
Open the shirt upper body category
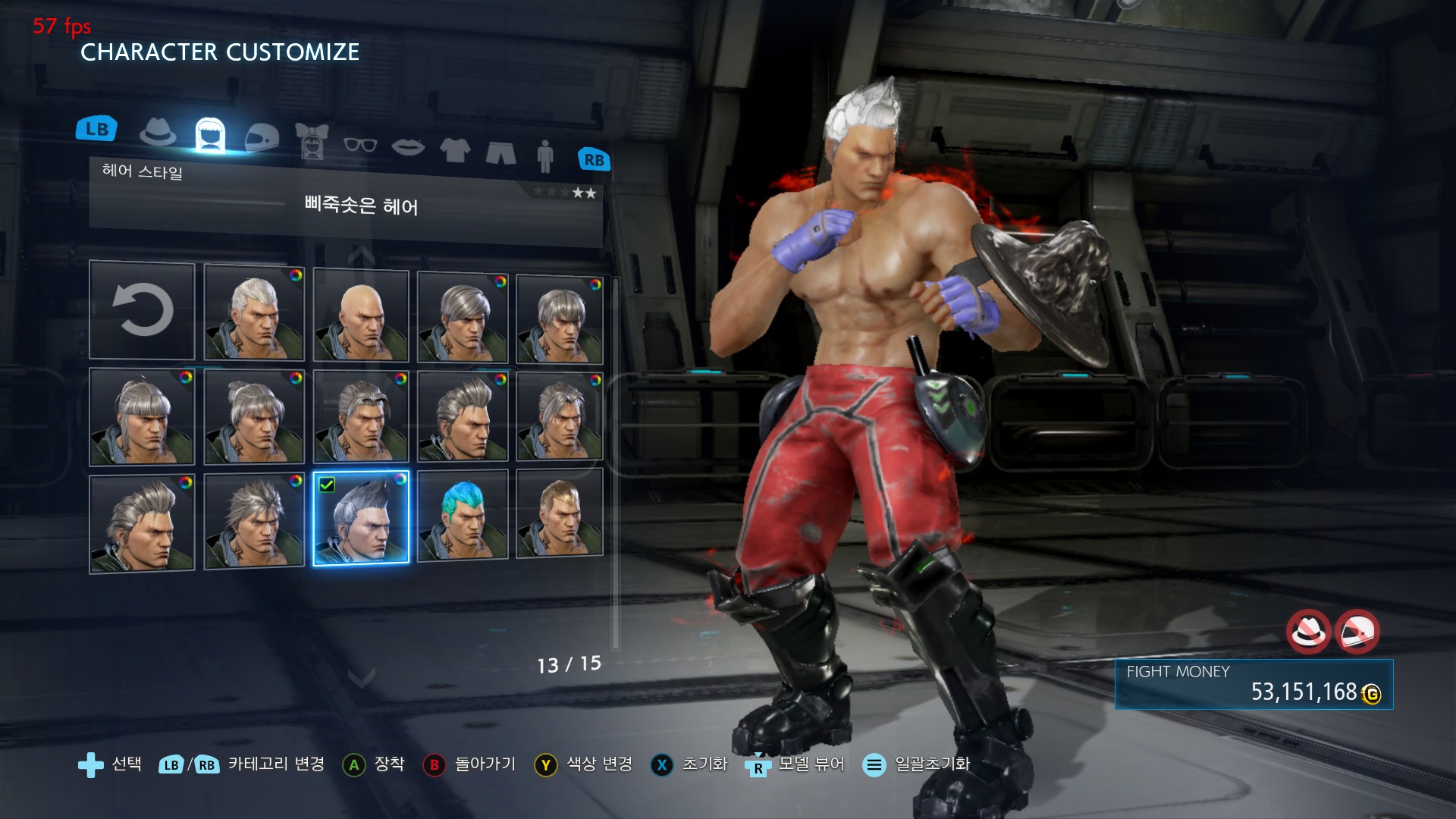pos(455,149)
